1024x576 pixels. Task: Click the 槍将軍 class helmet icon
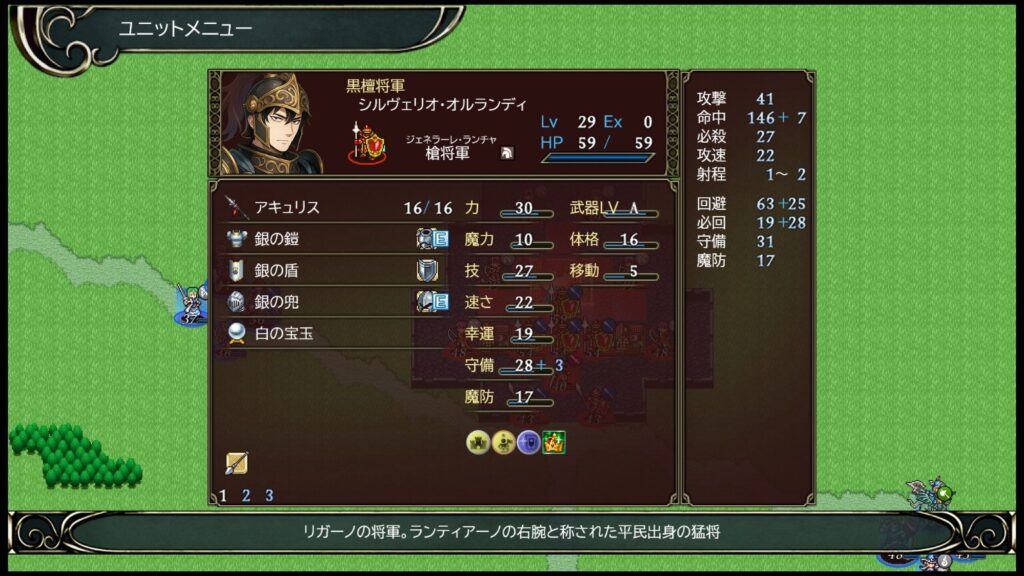pyautogui.click(x=508, y=152)
